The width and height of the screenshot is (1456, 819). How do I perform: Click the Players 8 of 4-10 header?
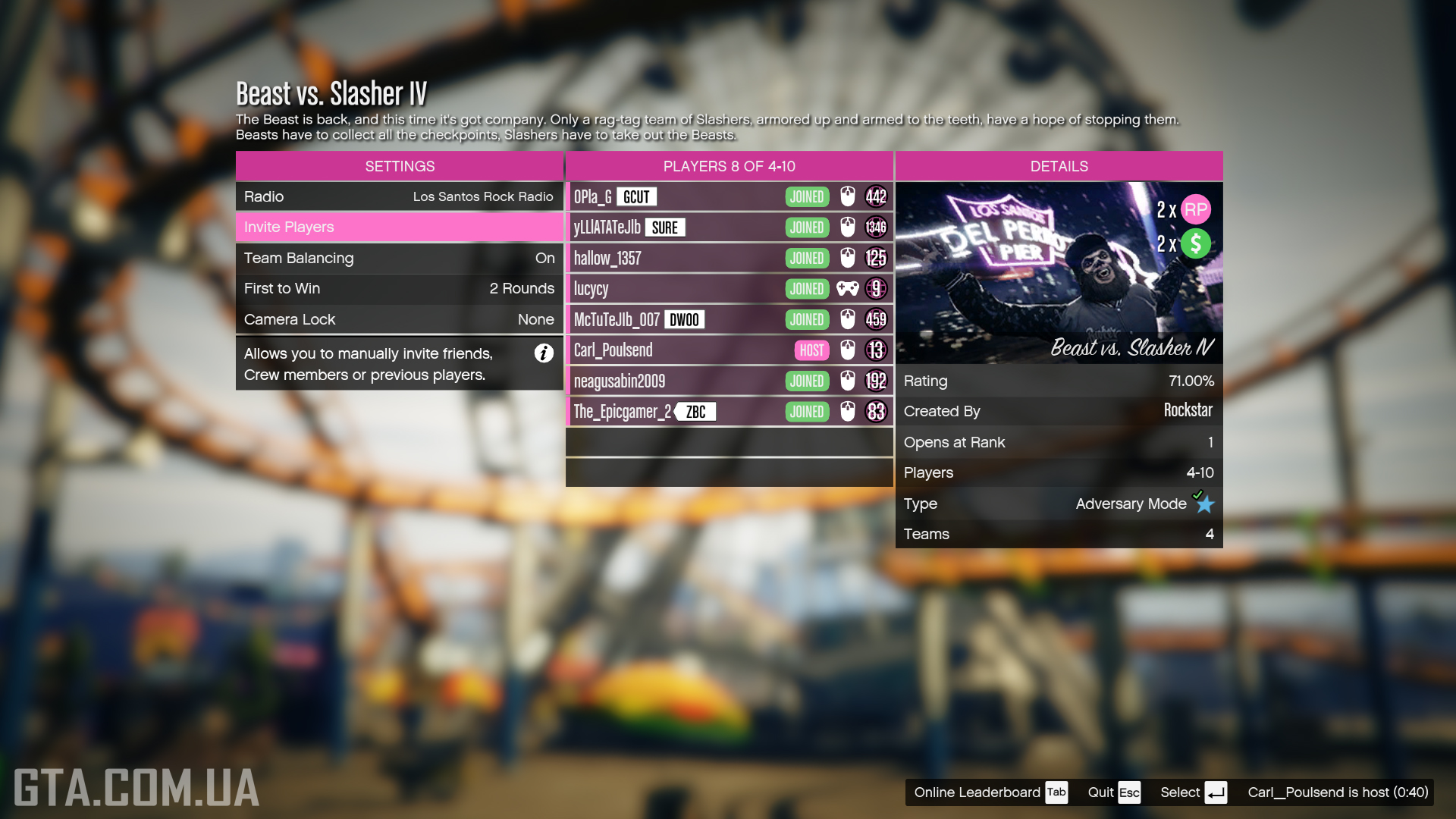(x=728, y=166)
